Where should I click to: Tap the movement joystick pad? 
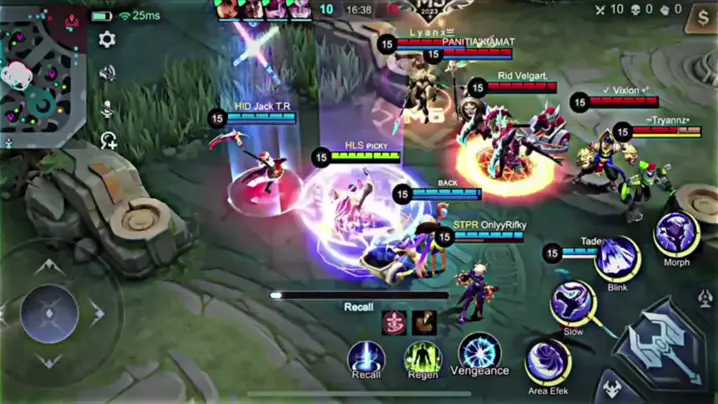coord(50,314)
